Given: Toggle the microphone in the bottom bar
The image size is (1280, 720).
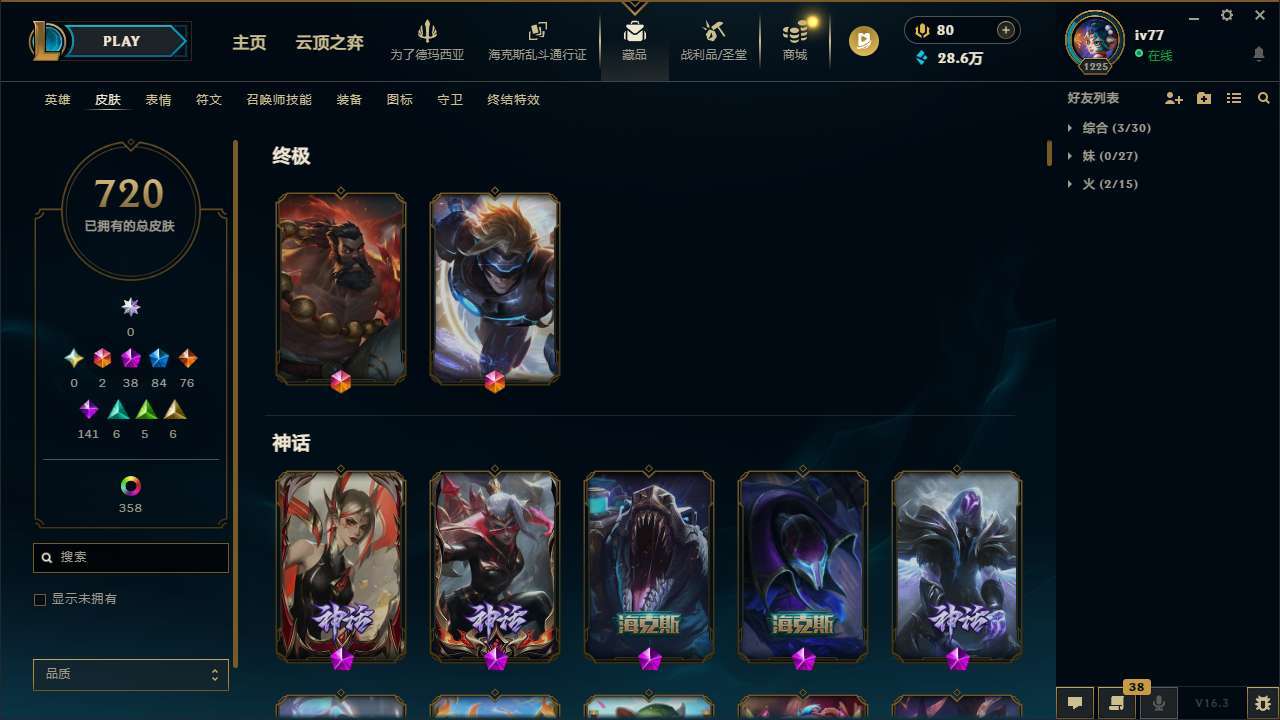Looking at the screenshot, I should tap(1158, 702).
